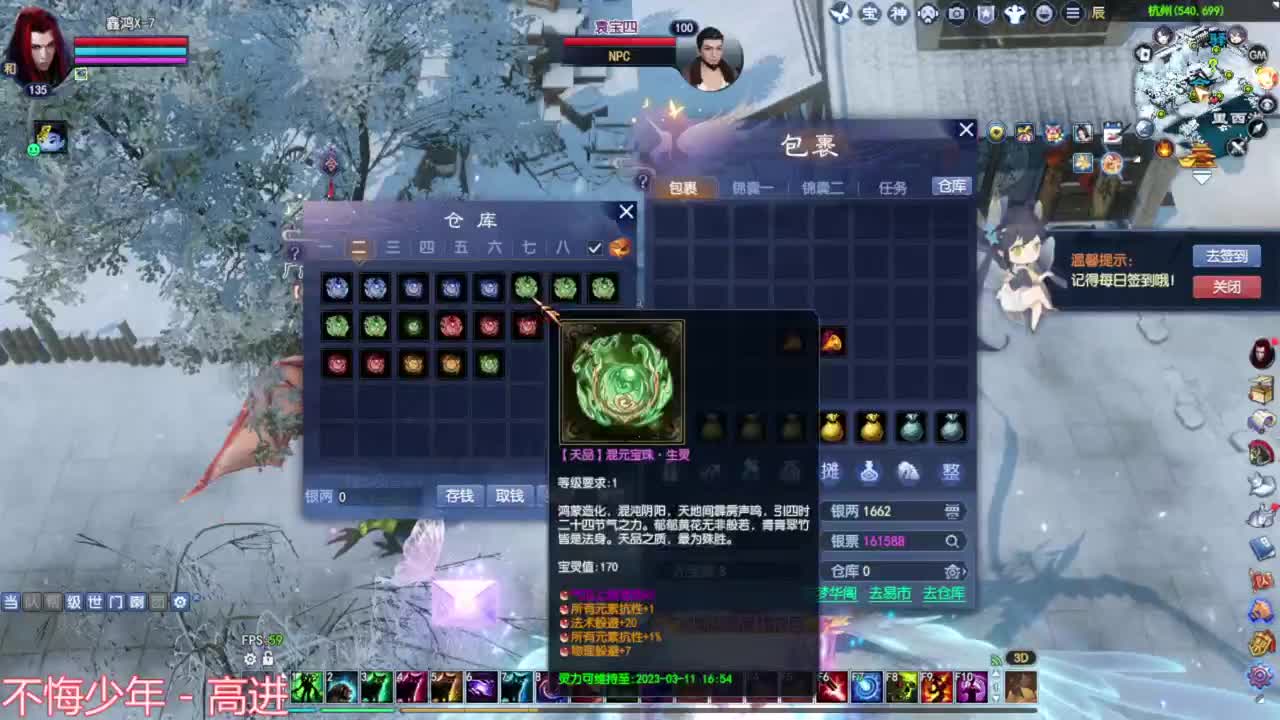The image size is (1280, 720).
Task: Toggle the lock icon below the FPS counter
Action: [x=266, y=659]
